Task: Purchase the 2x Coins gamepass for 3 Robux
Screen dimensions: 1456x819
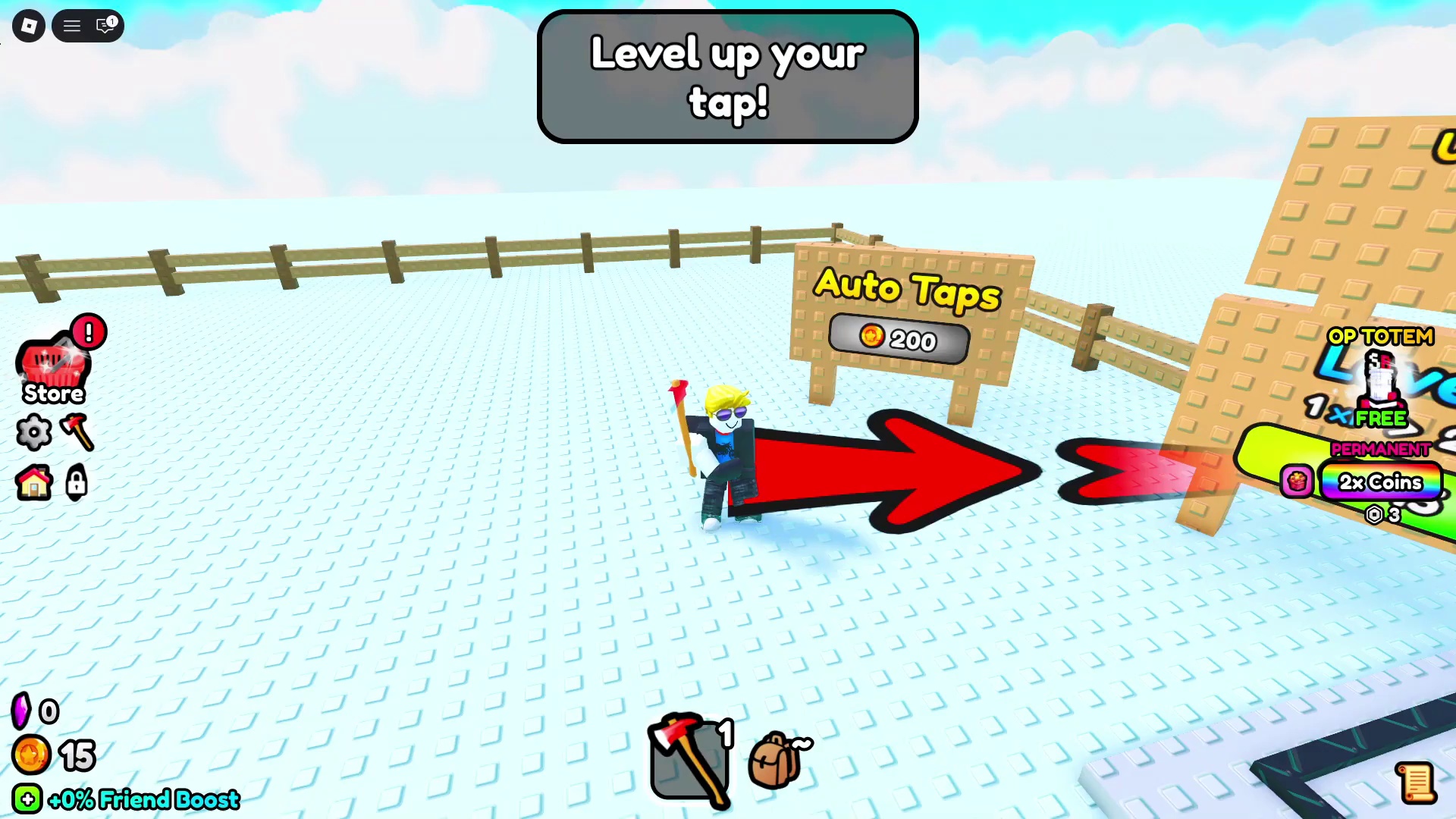Action: (1382, 482)
